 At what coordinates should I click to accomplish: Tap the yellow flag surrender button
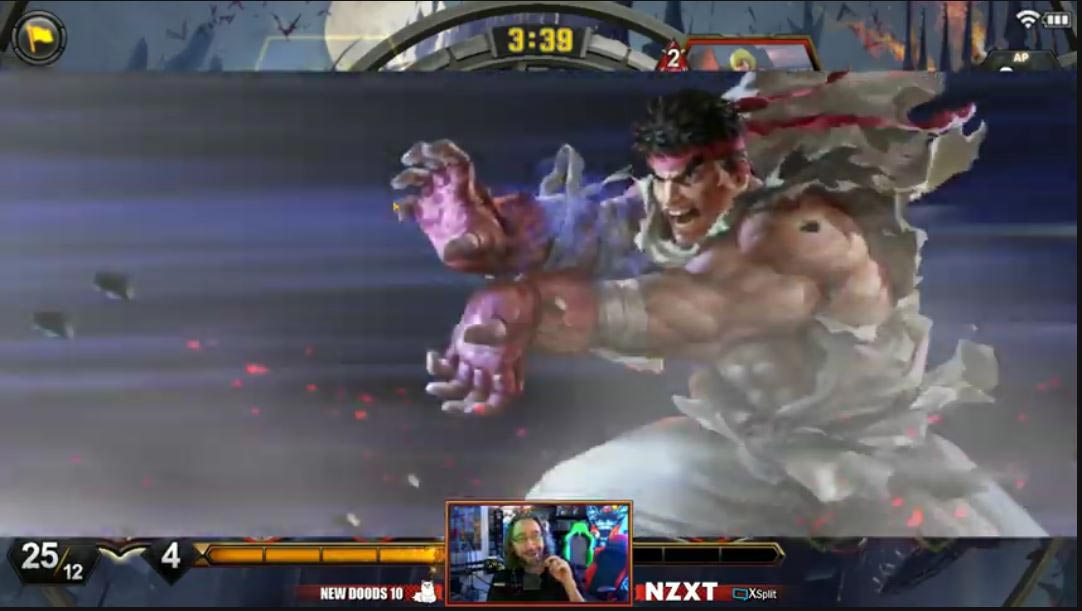(x=39, y=38)
